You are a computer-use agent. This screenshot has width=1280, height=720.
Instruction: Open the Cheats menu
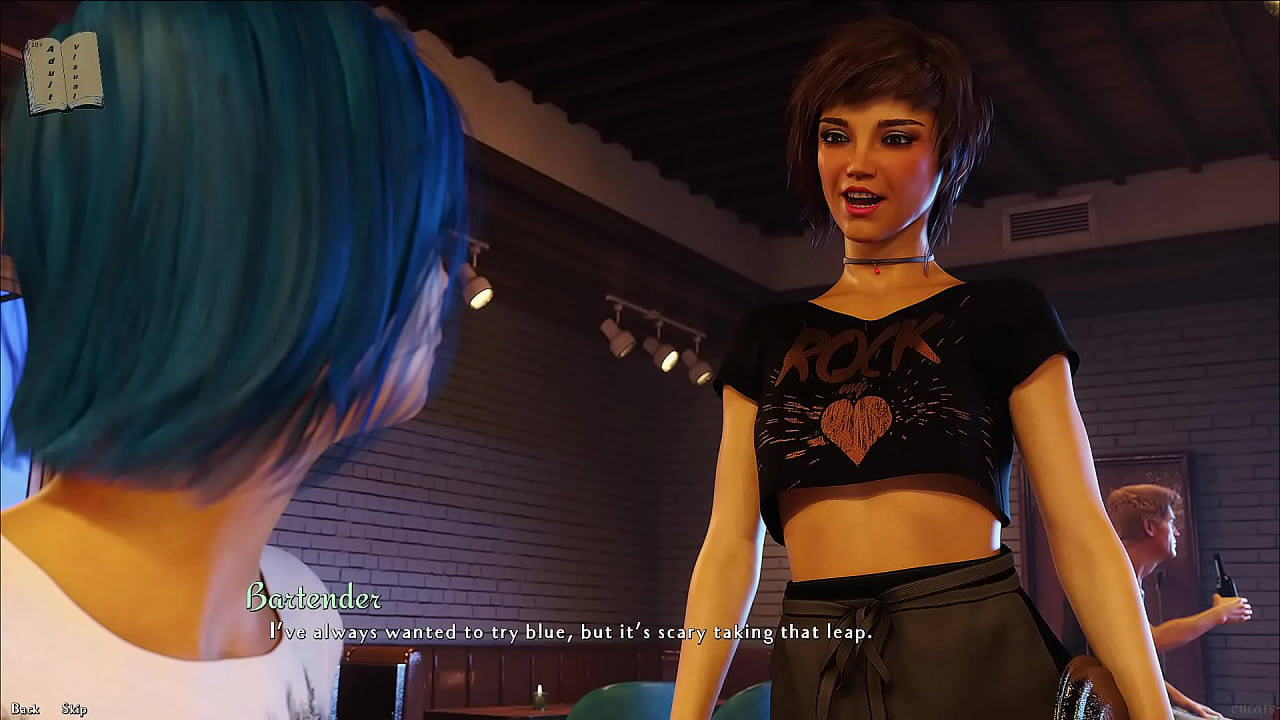[x=1254, y=709]
